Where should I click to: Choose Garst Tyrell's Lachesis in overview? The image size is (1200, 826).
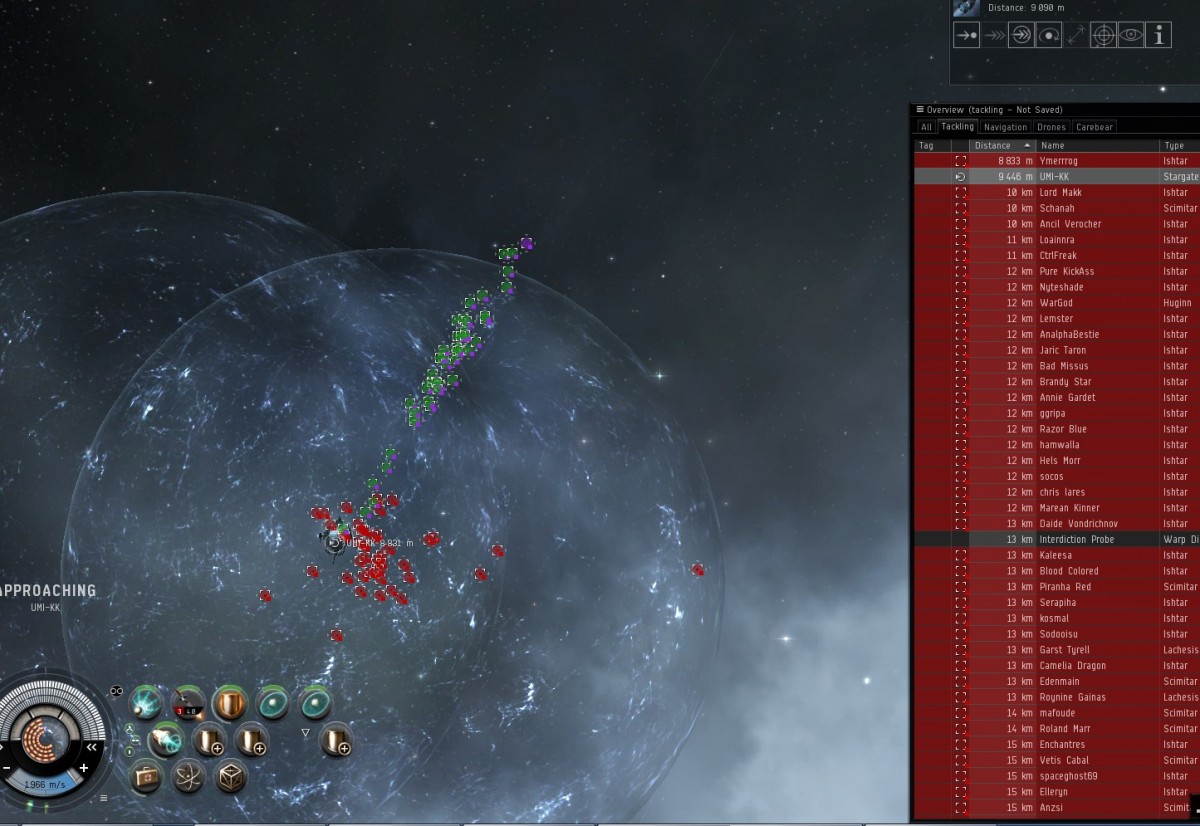1058,650
